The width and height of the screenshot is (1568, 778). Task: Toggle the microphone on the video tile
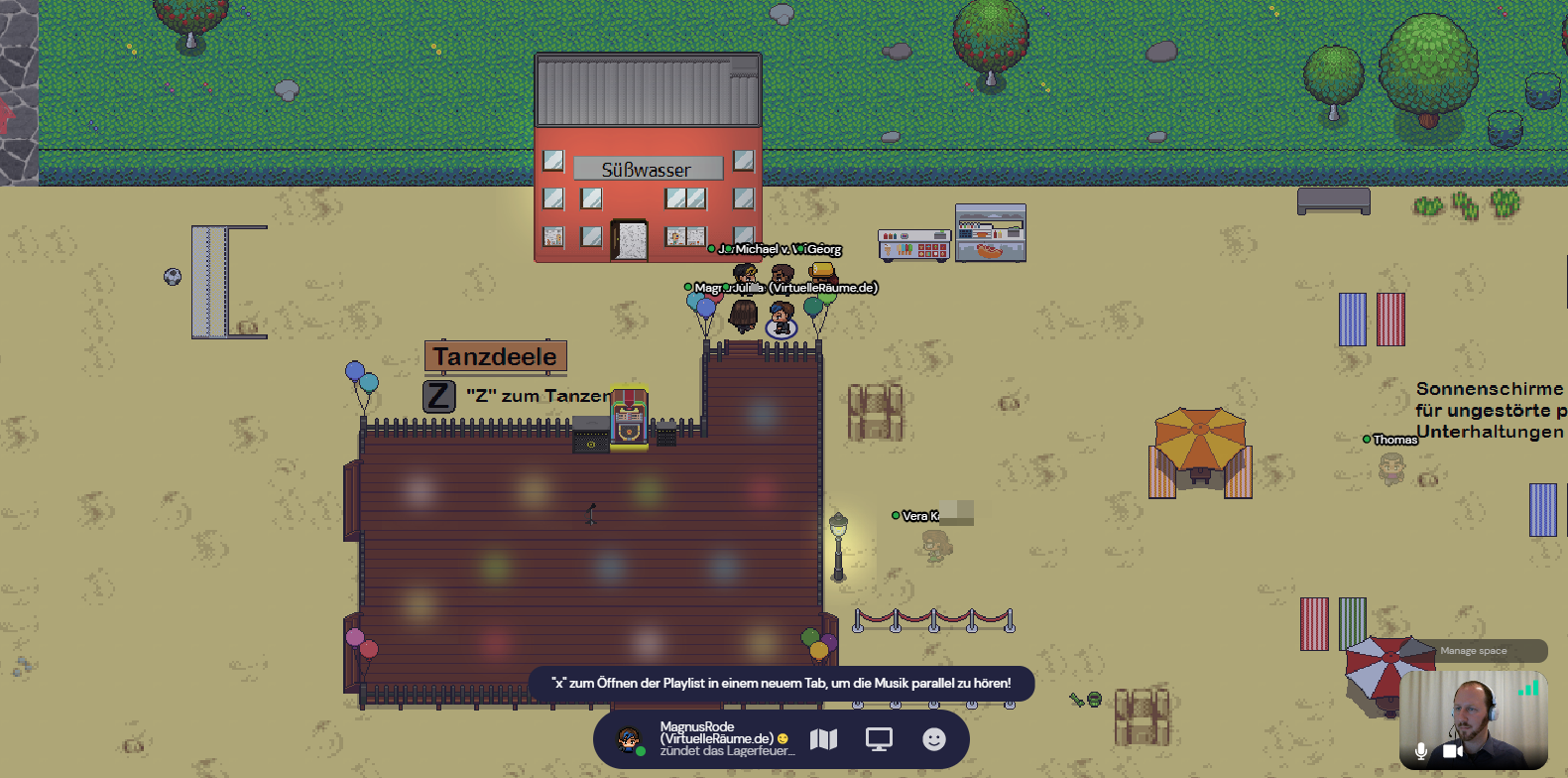(x=1421, y=751)
